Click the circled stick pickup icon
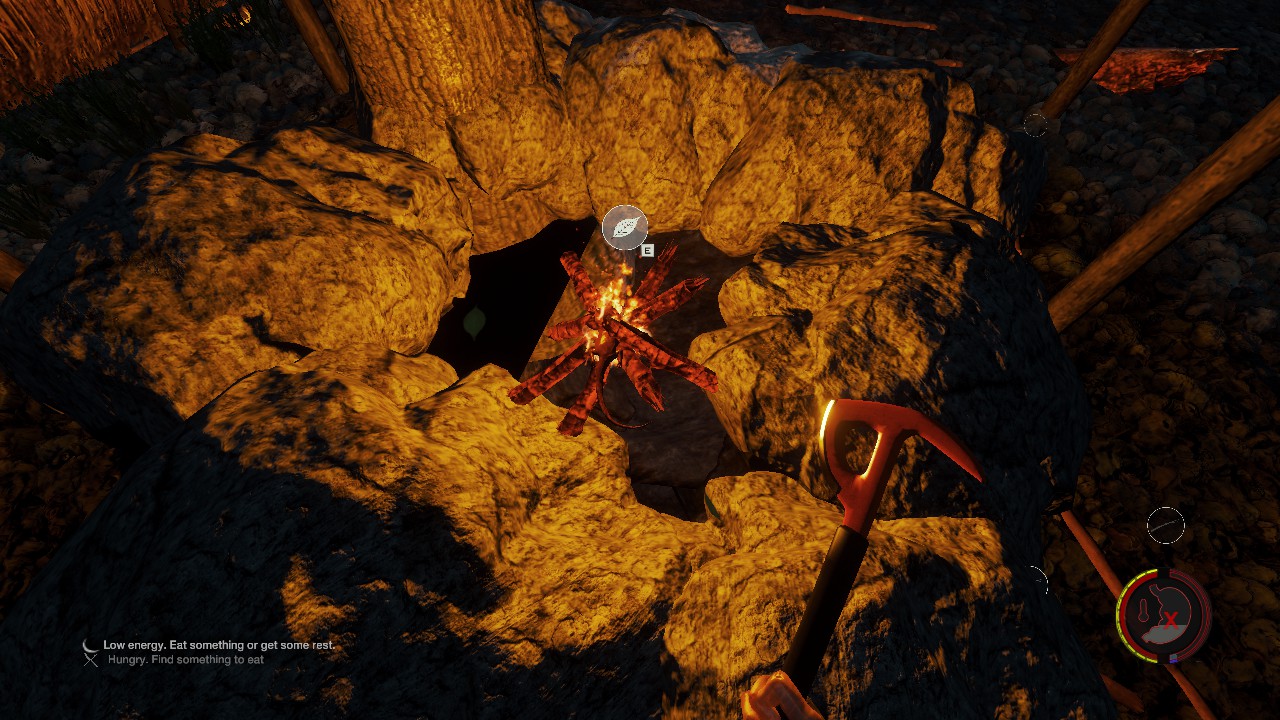The width and height of the screenshot is (1280, 720). 1165,525
